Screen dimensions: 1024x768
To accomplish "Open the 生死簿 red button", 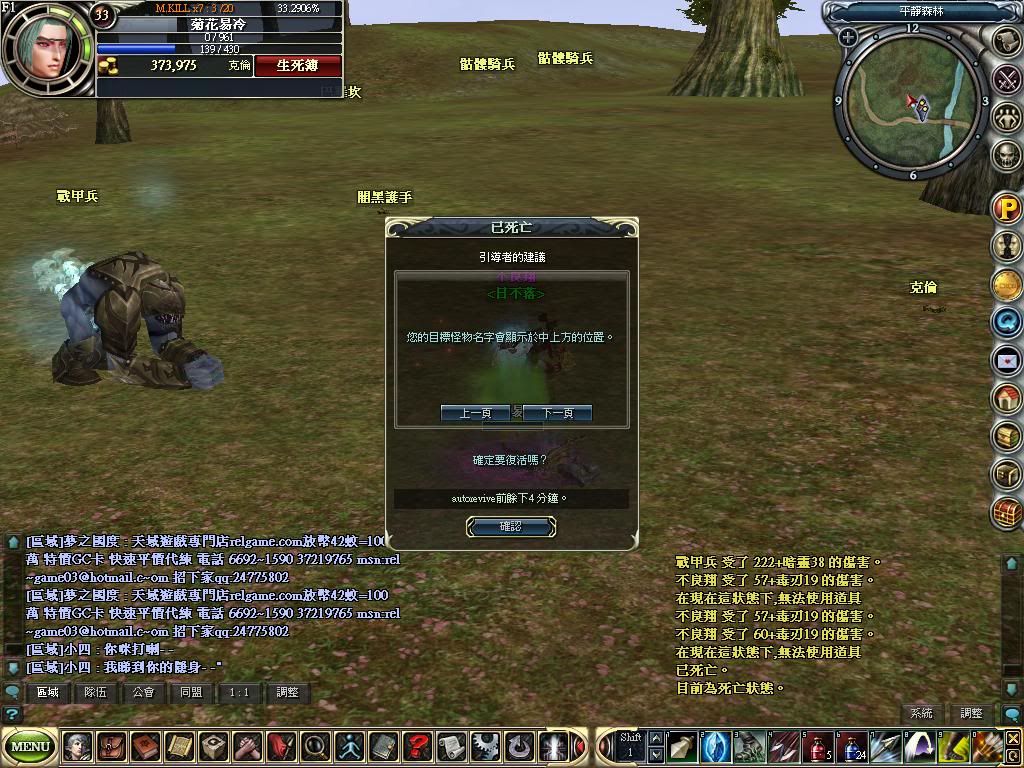I will pos(297,65).
